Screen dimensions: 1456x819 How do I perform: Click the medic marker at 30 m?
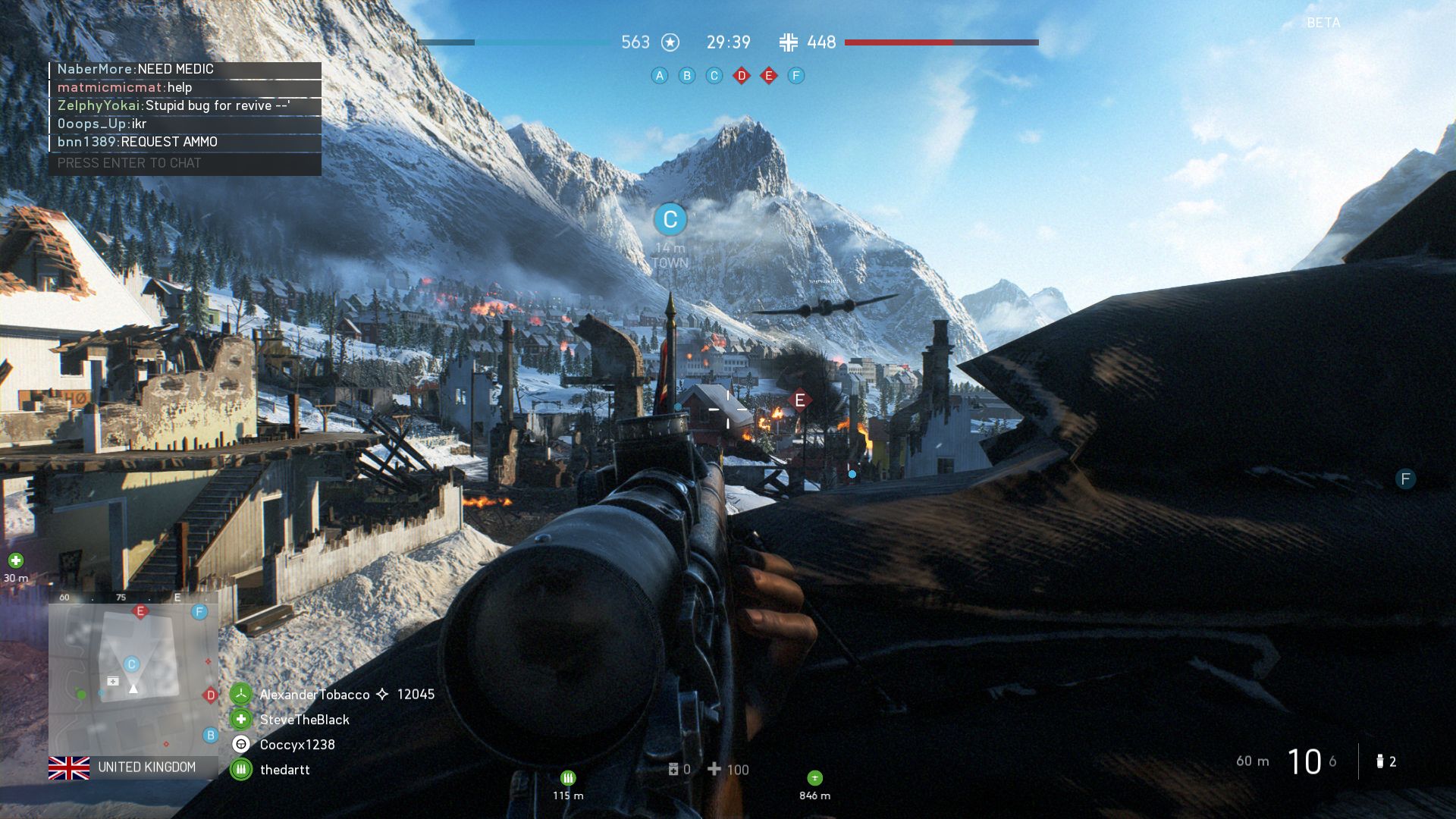(16, 561)
